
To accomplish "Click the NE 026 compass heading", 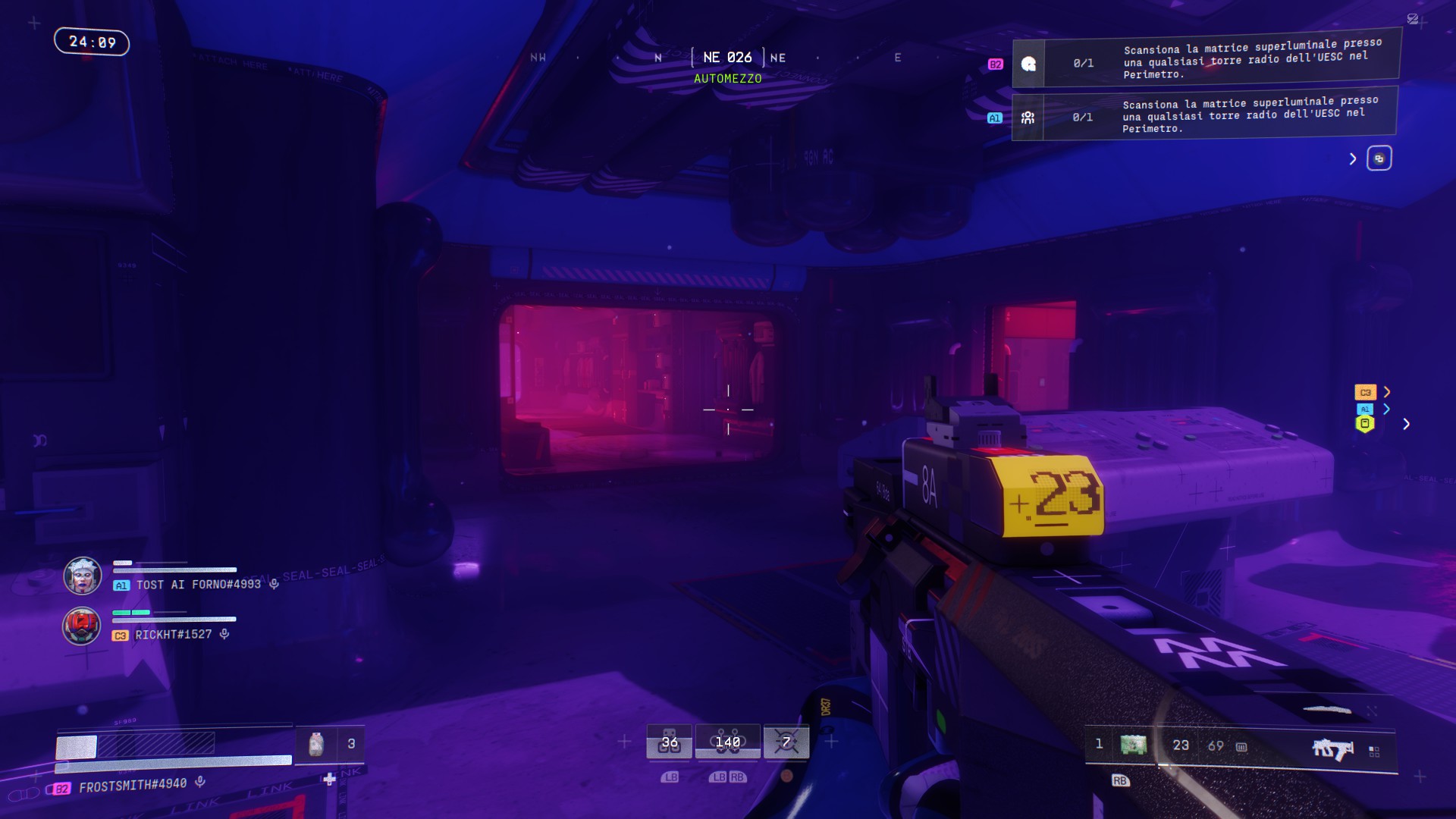I will (x=727, y=58).
